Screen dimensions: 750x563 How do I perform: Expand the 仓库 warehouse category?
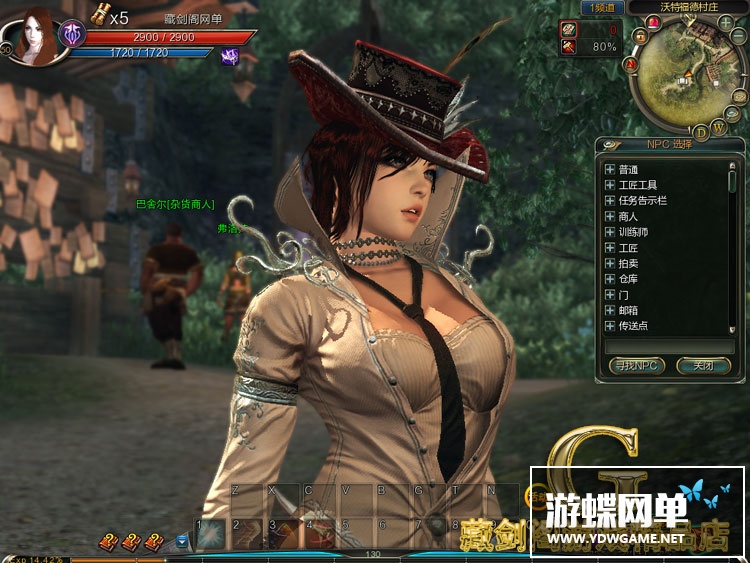[x=610, y=279]
